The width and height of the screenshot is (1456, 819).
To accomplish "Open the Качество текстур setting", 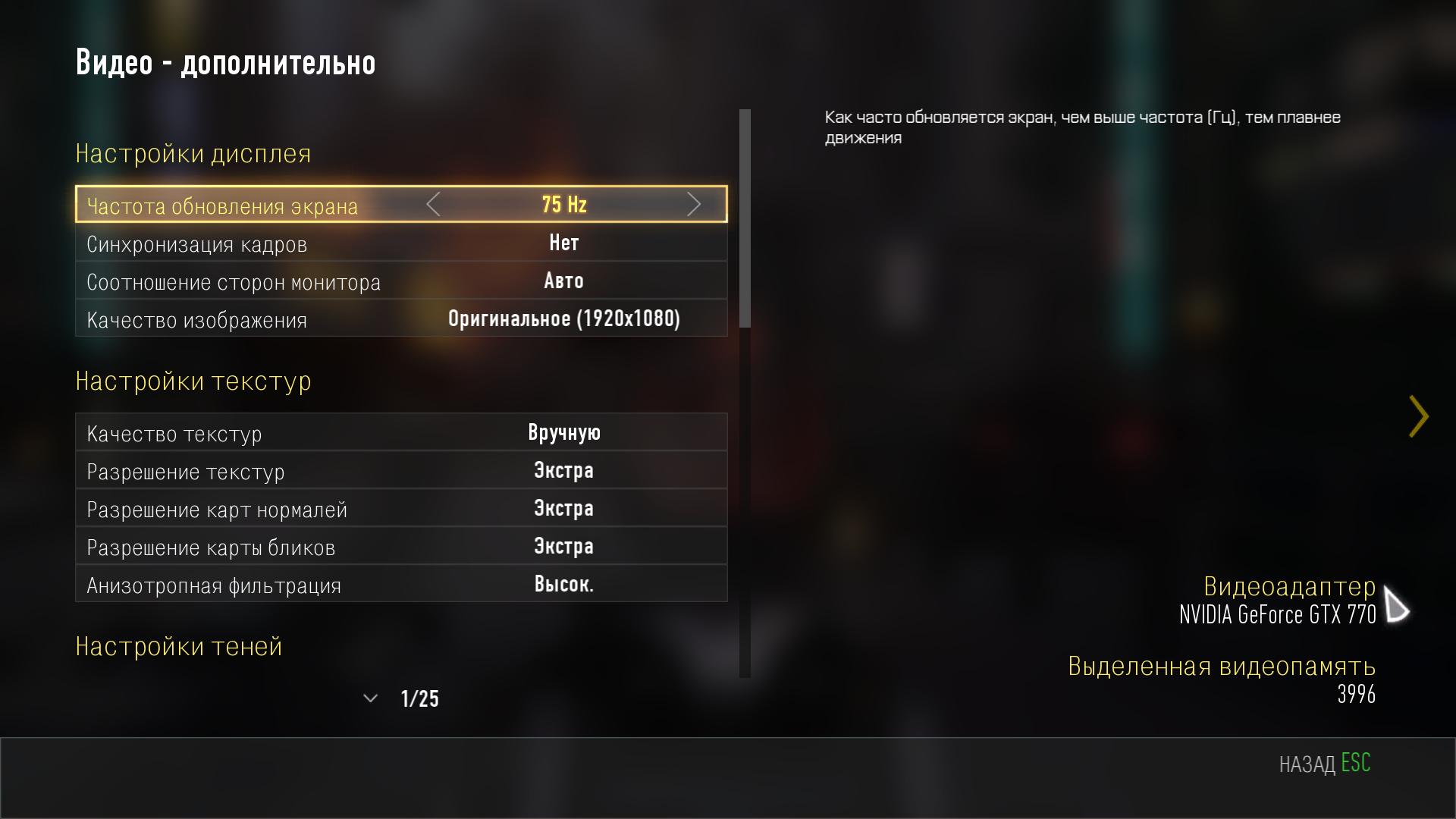I will point(400,433).
